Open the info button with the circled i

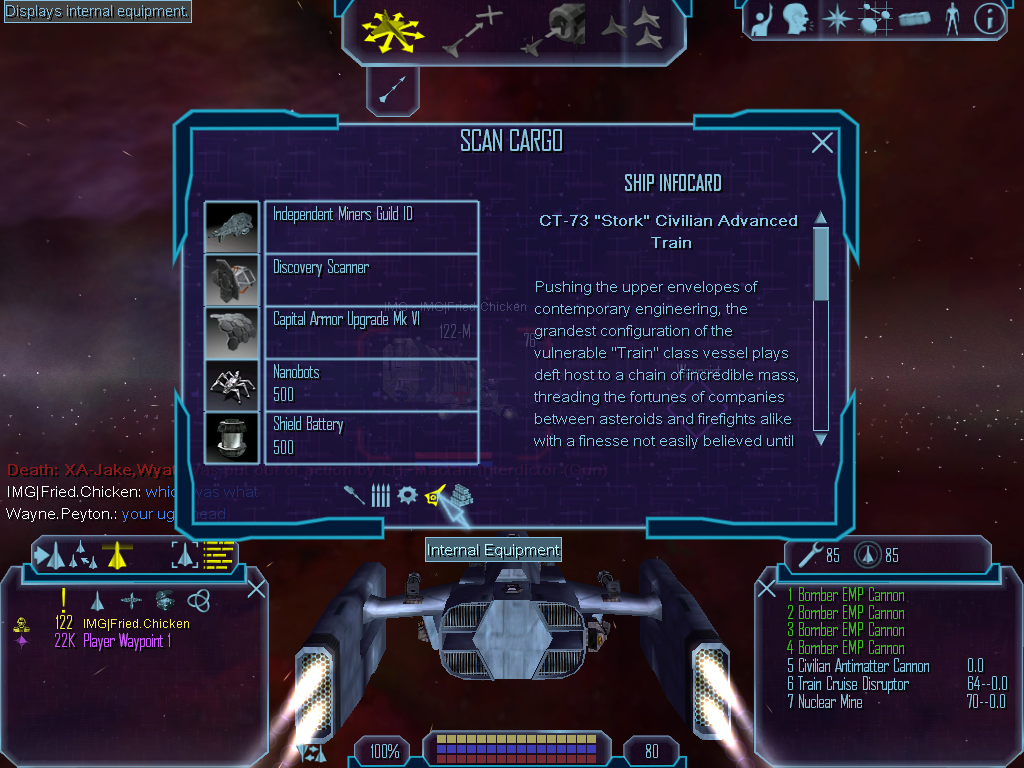(989, 19)
